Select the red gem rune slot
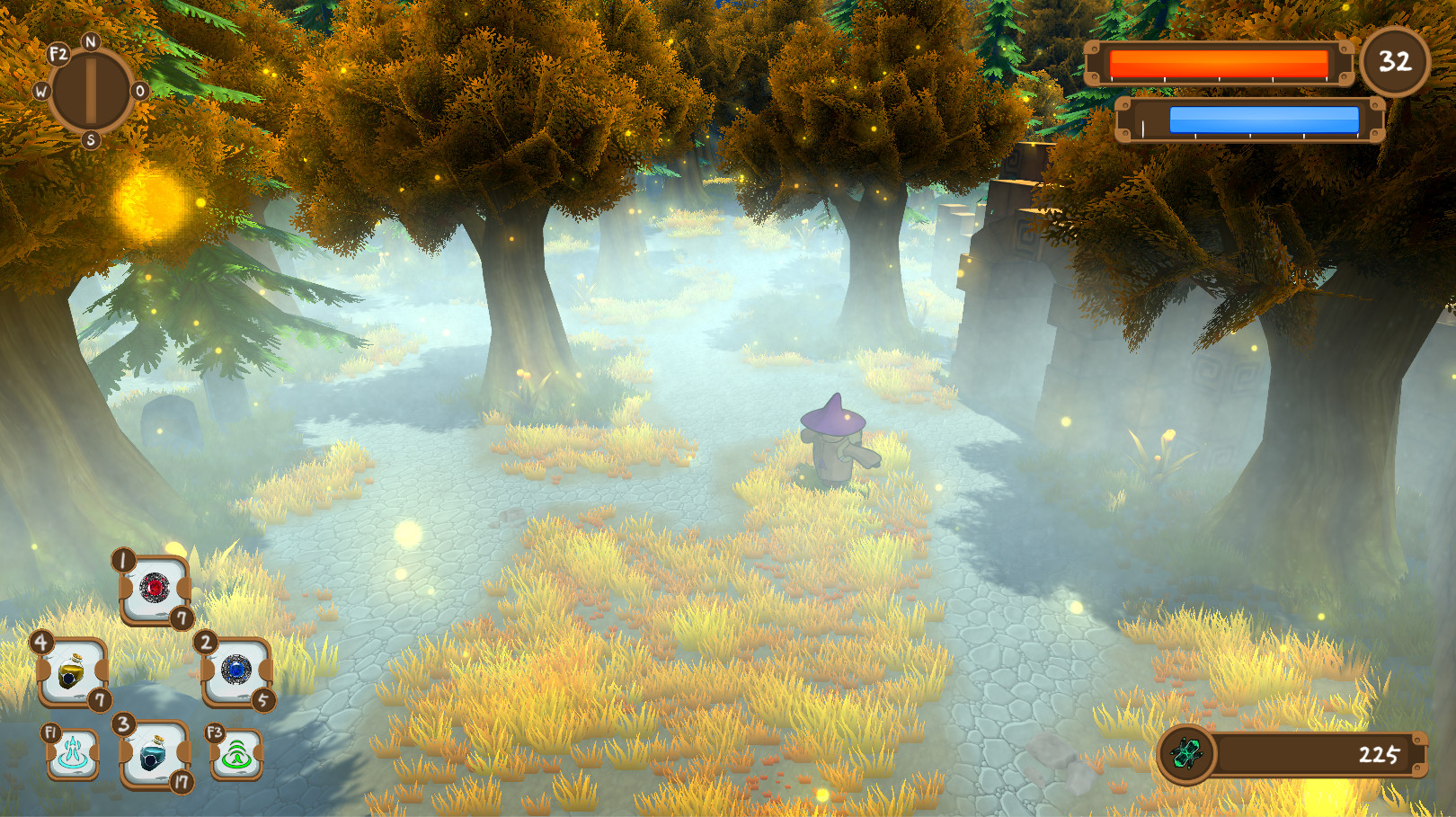 tap(155, 590)
